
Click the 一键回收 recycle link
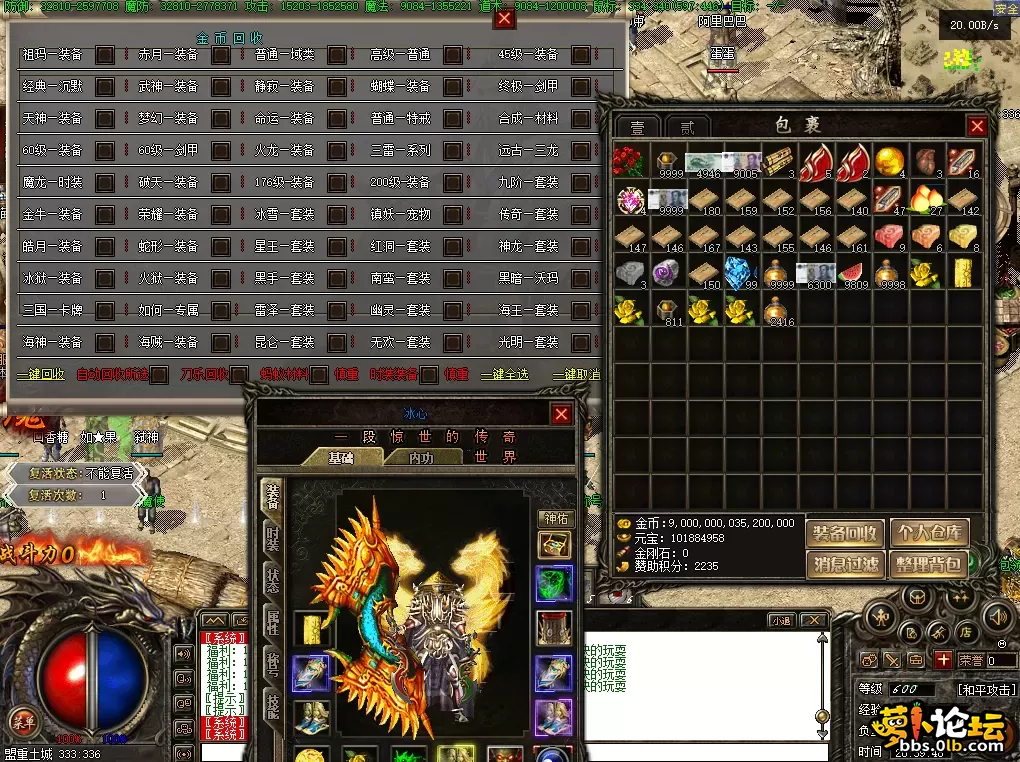(40, 375)
